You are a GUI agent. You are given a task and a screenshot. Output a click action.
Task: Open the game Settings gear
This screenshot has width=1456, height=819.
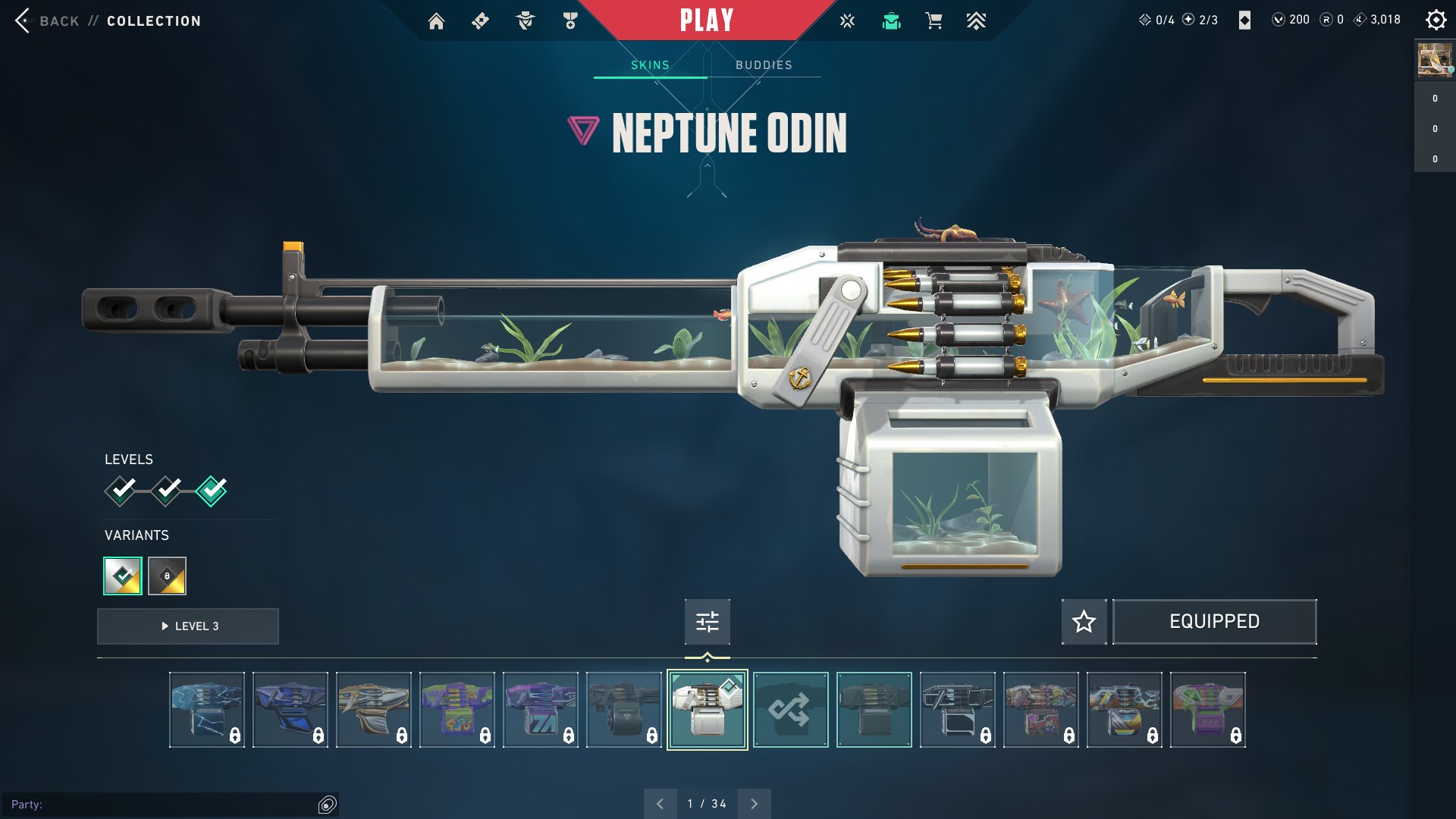[x=1436, y=20]
